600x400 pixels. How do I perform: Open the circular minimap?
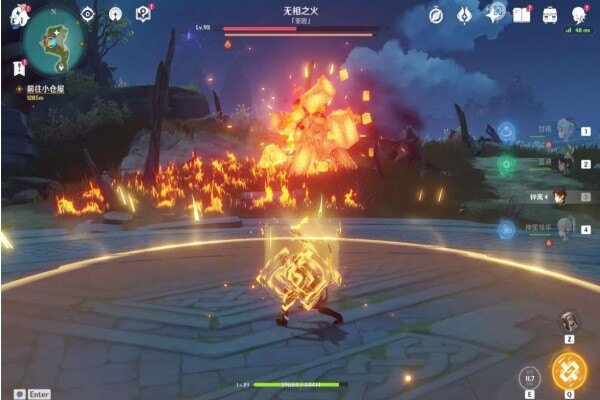50,44
